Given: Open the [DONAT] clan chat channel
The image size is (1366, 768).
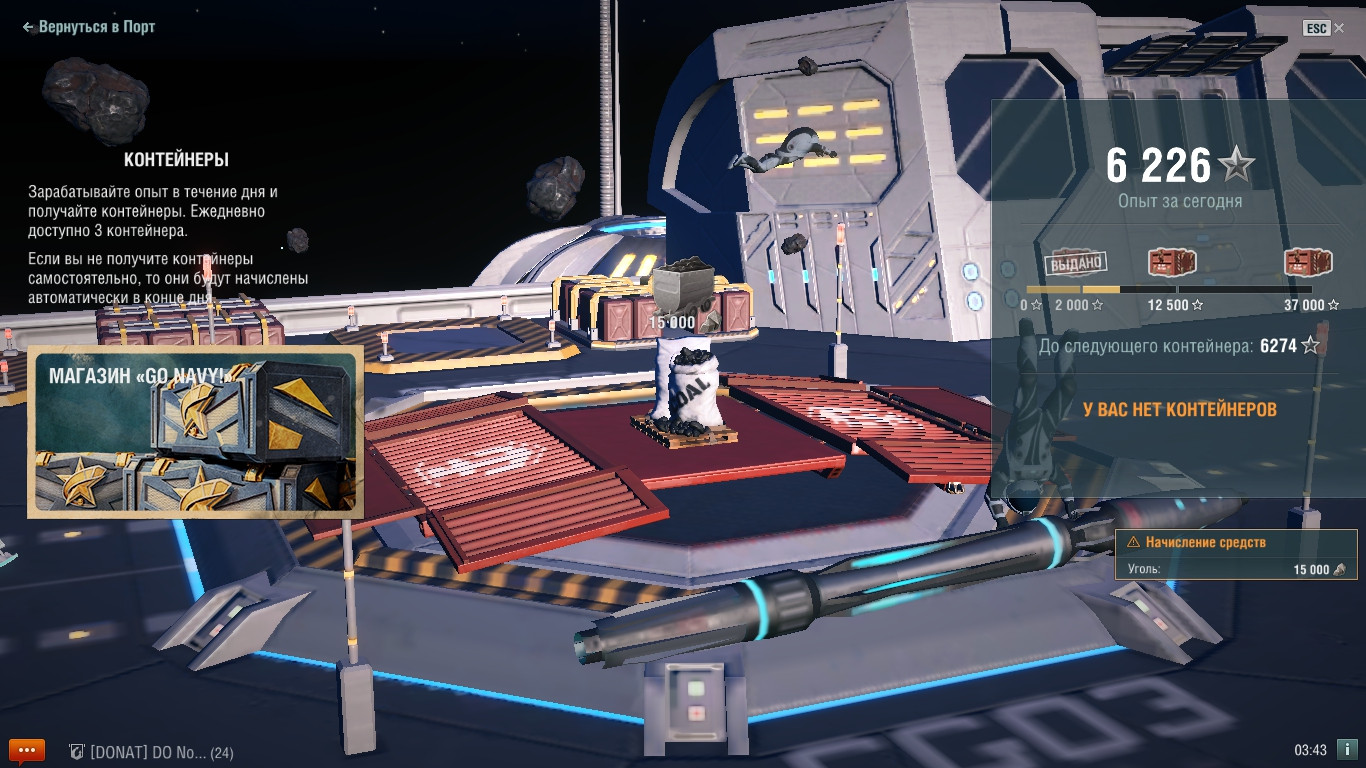Looking at the screenshot, I should tap(152, 752).
